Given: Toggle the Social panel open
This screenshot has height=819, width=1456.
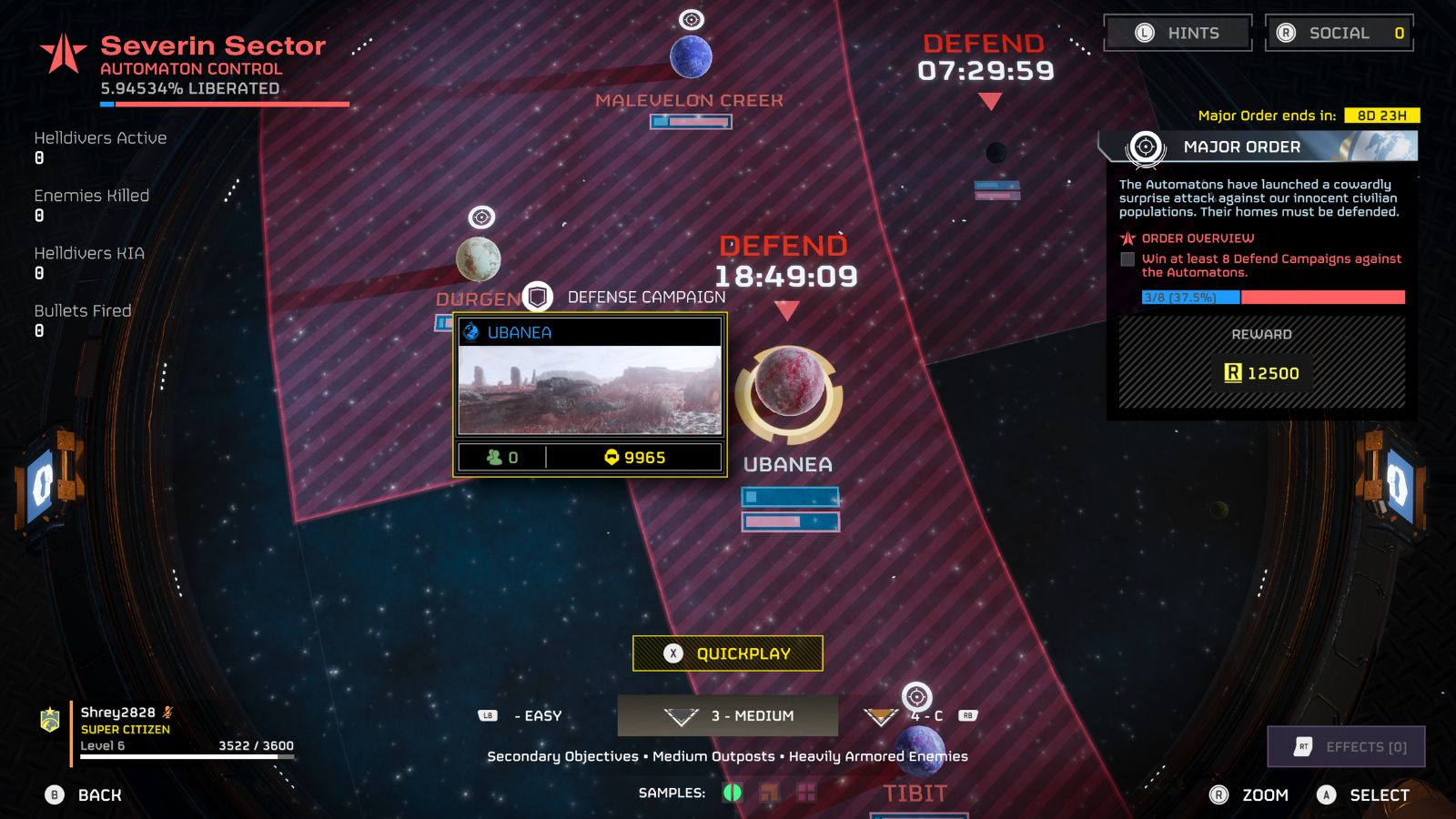Looking at the screenshot, I should pyautogui.click(x=1339, y=33).
